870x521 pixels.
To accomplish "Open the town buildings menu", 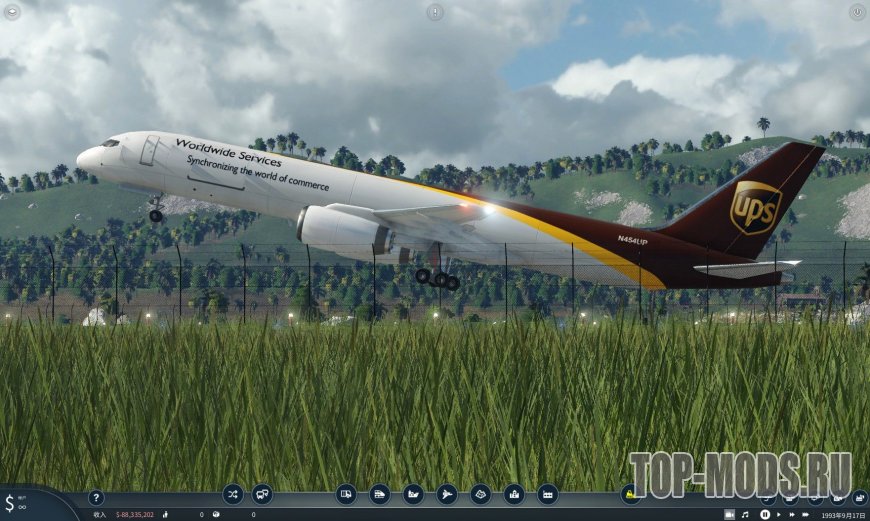I will (x=514, y=493).
